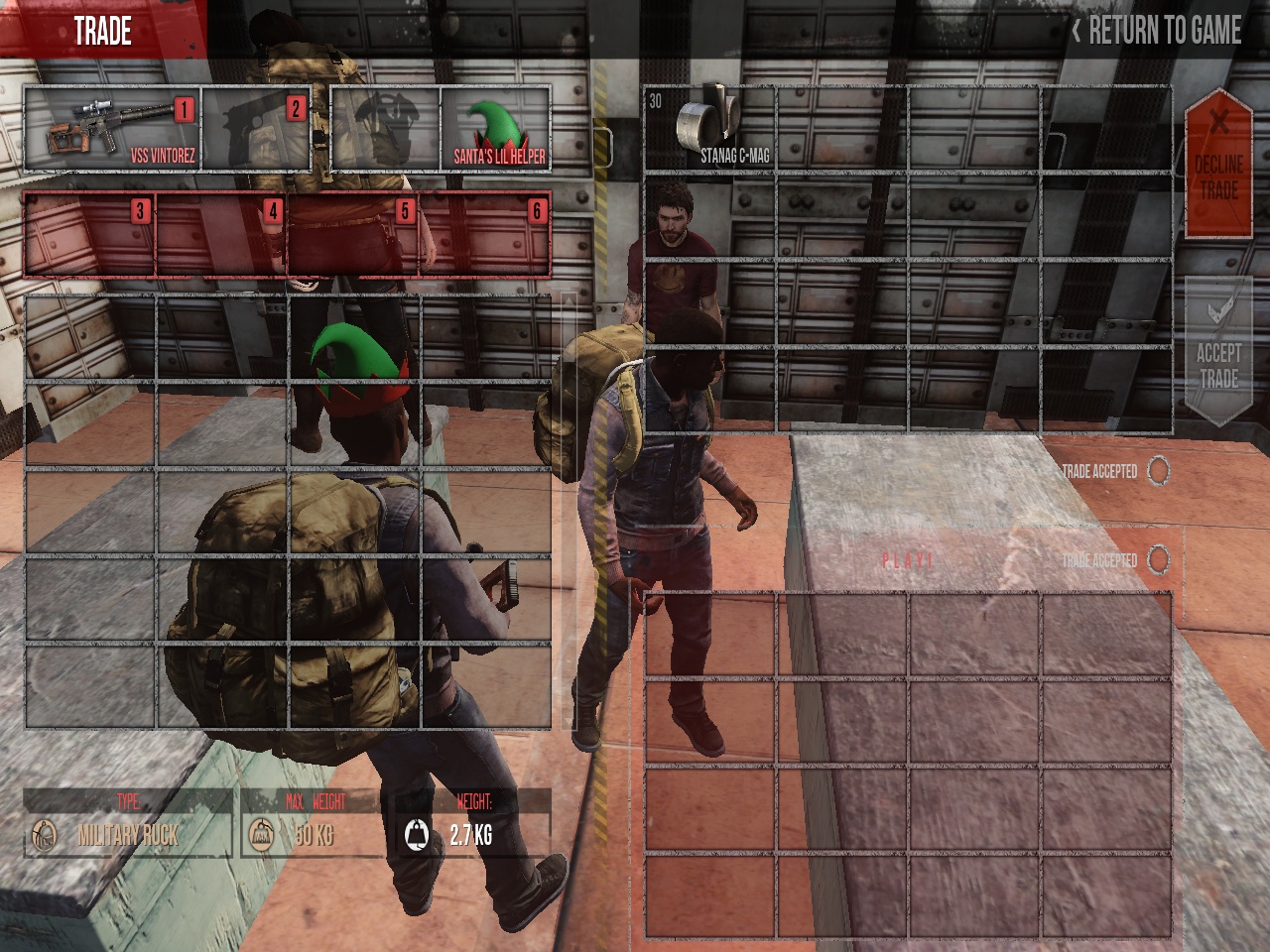This screenshot has width=1270, height=952.
Task: Select the VSS Vintorez weapon slot
Action: point(111,129)
